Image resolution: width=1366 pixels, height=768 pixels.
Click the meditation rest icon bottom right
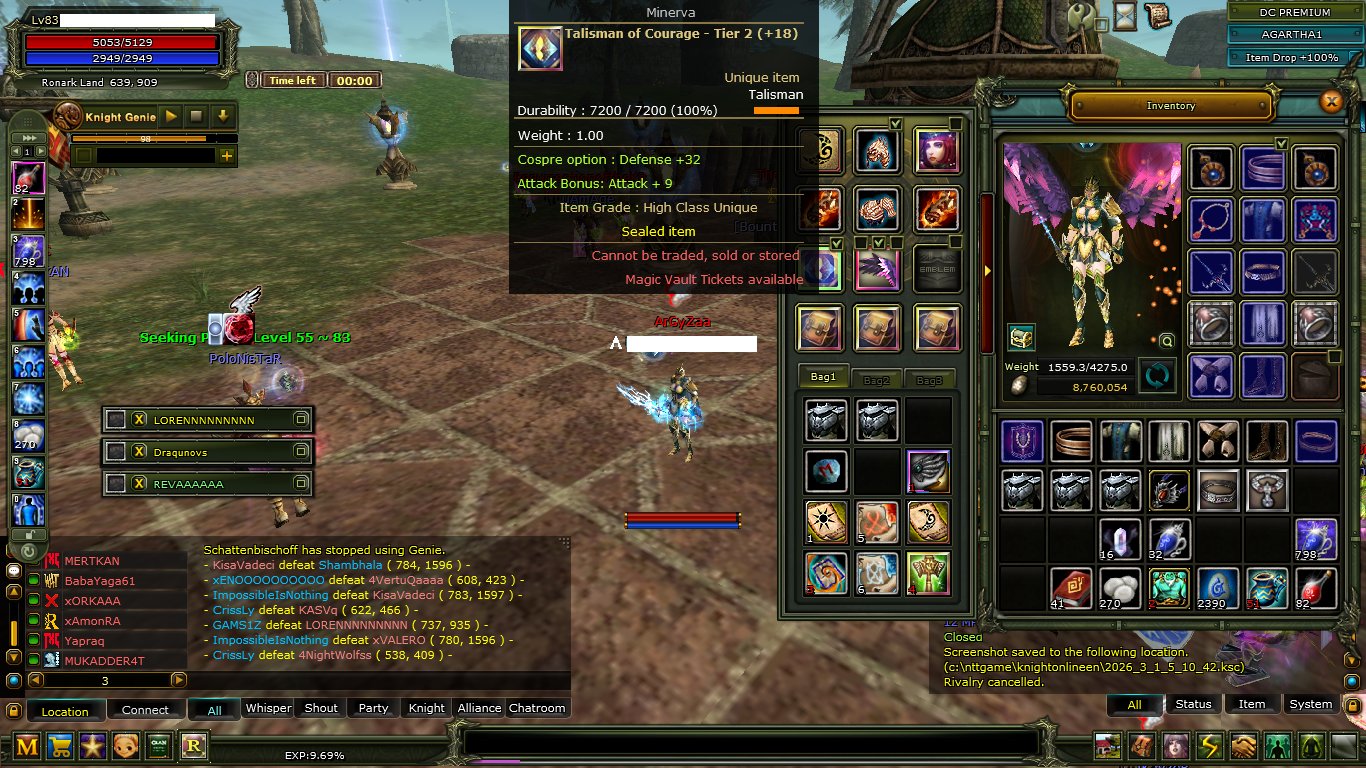[1311, 746]
